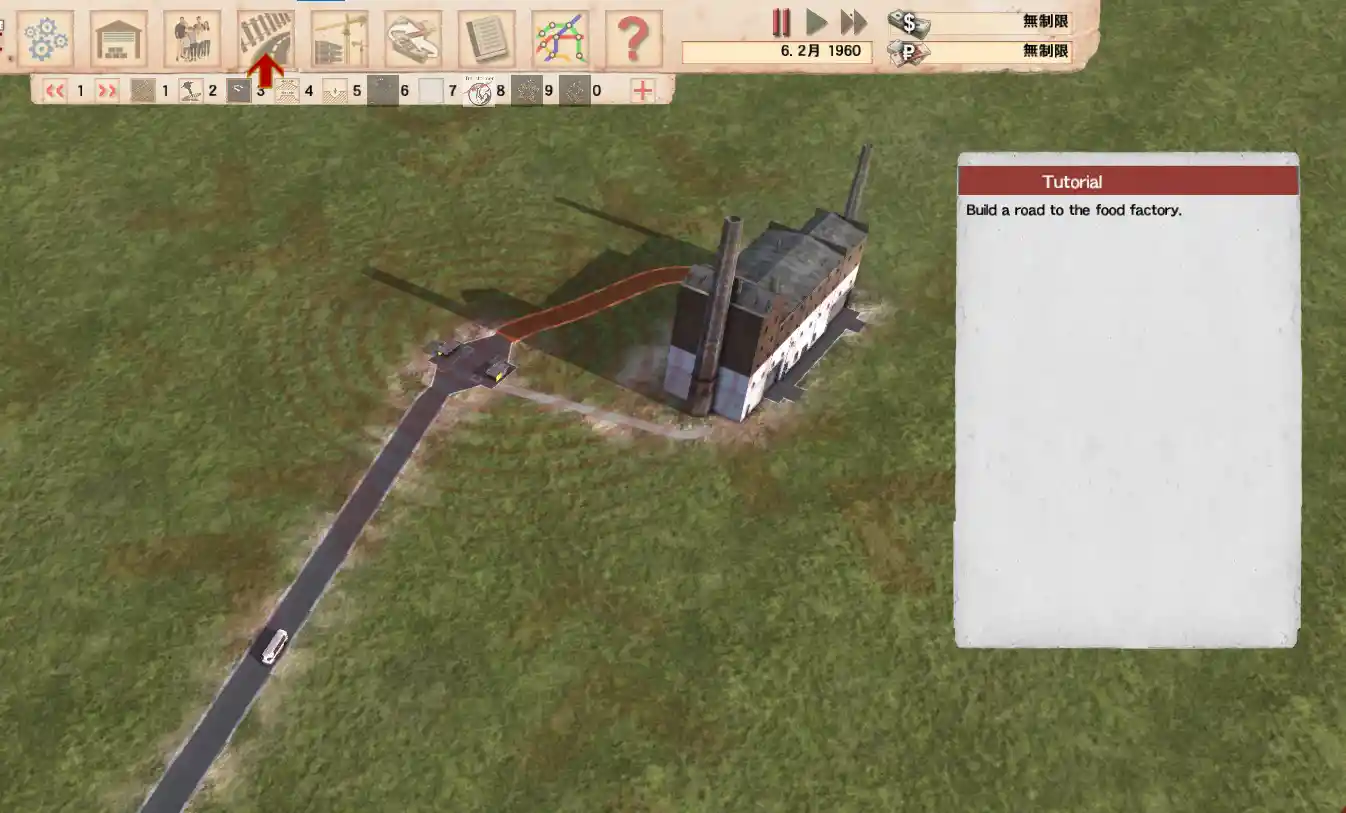Image resolution: width=1346 pixels, height=813 pixels.
Task: Go to previous toolbar page with left arrows
Action: coord(55,91)
